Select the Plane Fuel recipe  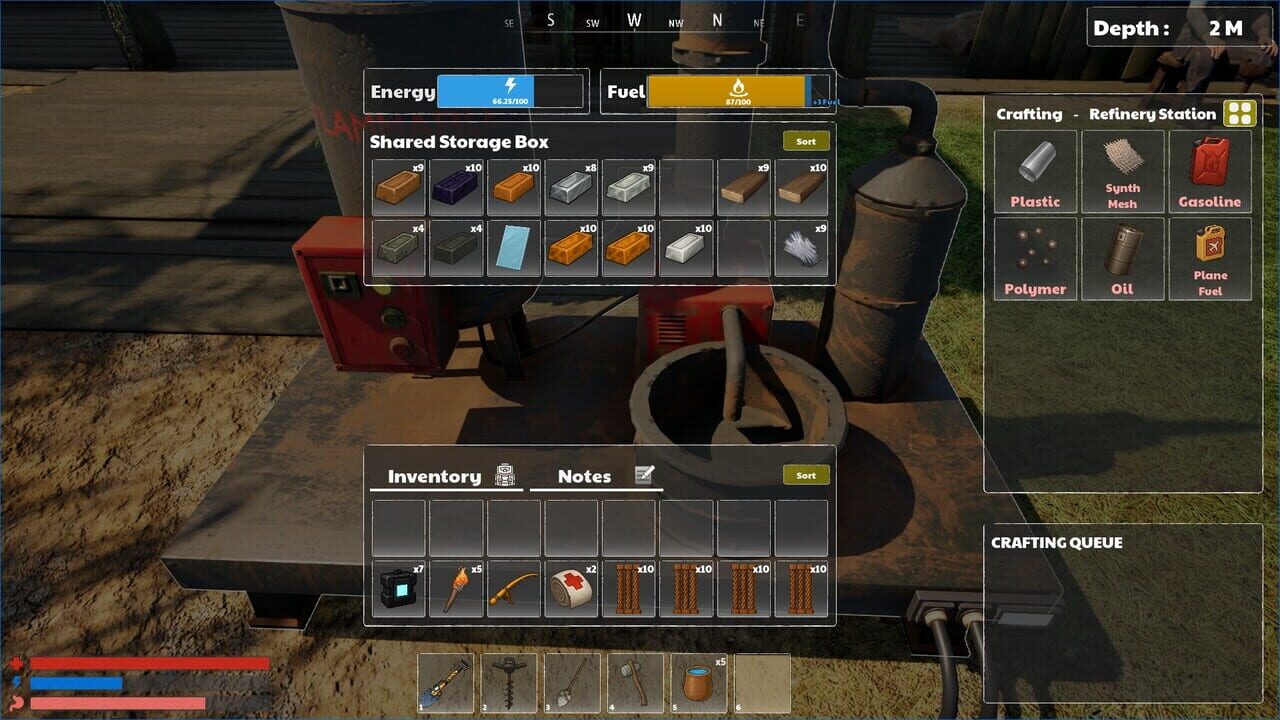(1211, 258)
